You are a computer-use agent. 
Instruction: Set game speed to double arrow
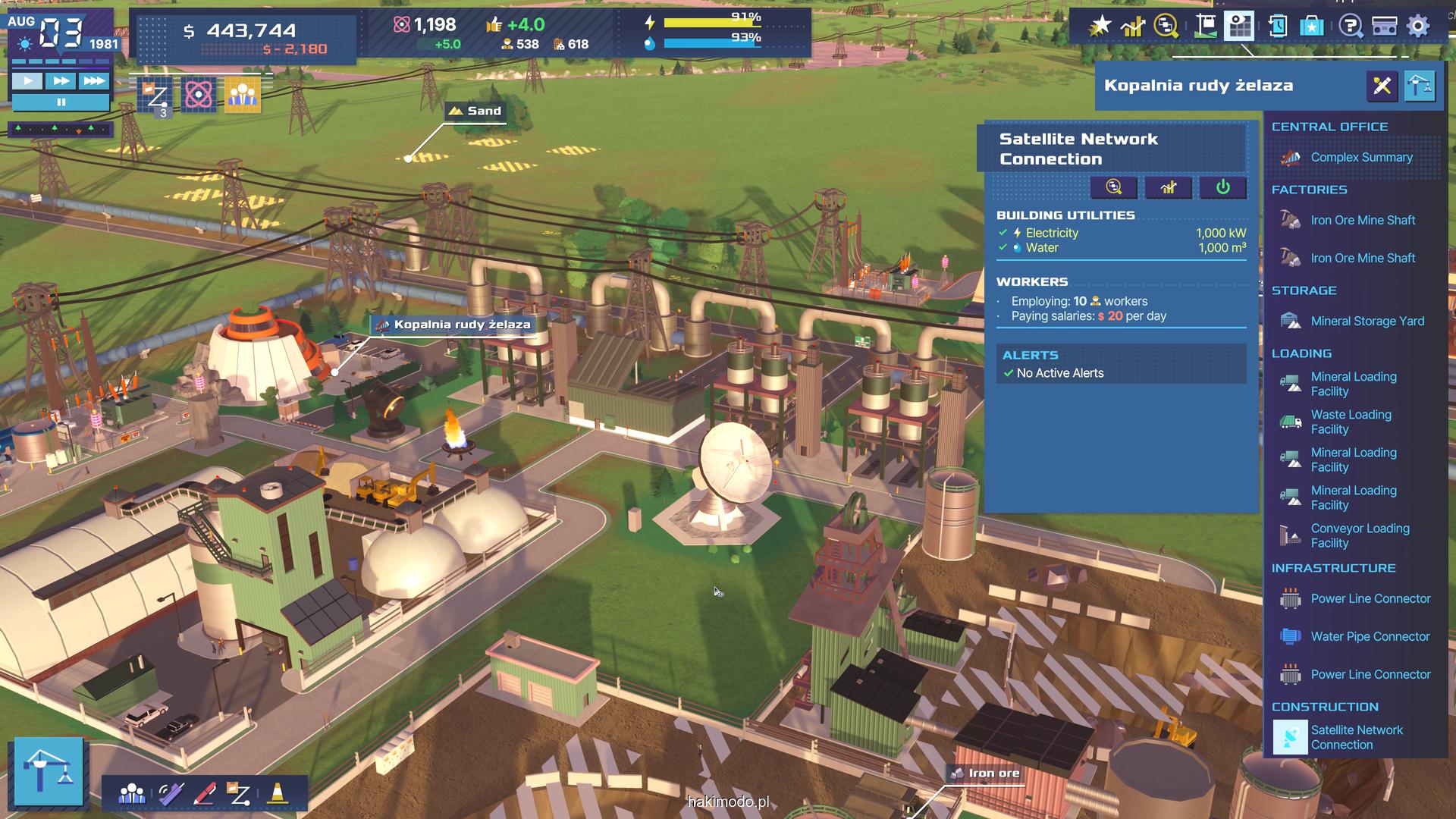tap(61, 80)
